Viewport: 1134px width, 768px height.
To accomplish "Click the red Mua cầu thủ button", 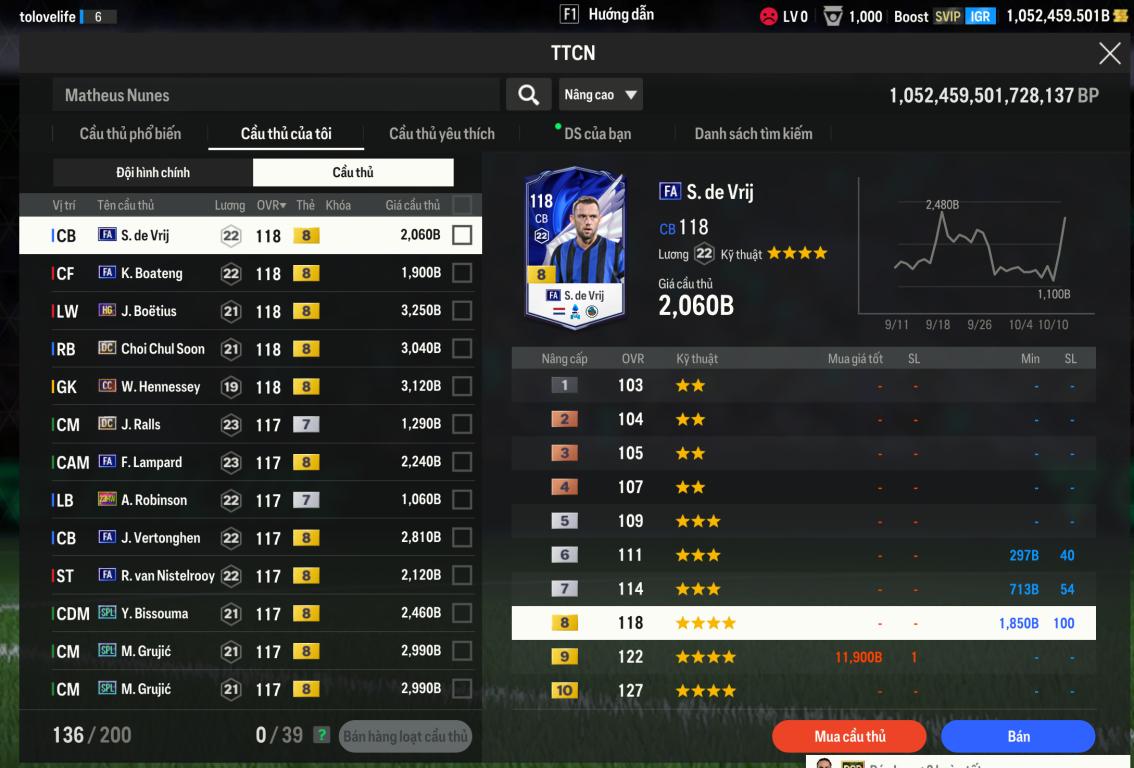I will 850,736.
